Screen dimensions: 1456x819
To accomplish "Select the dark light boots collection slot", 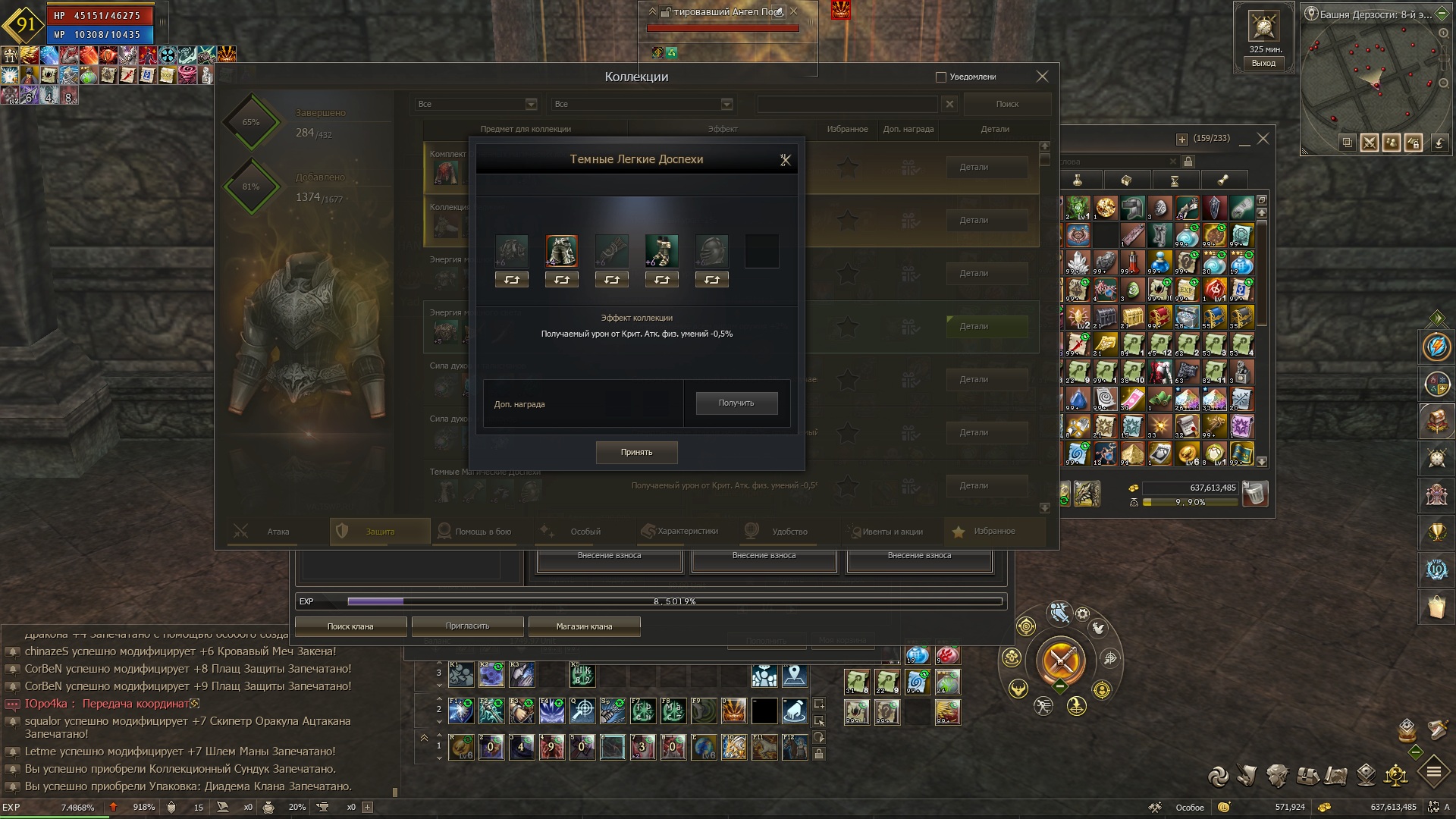I will (x=661, y=251).
